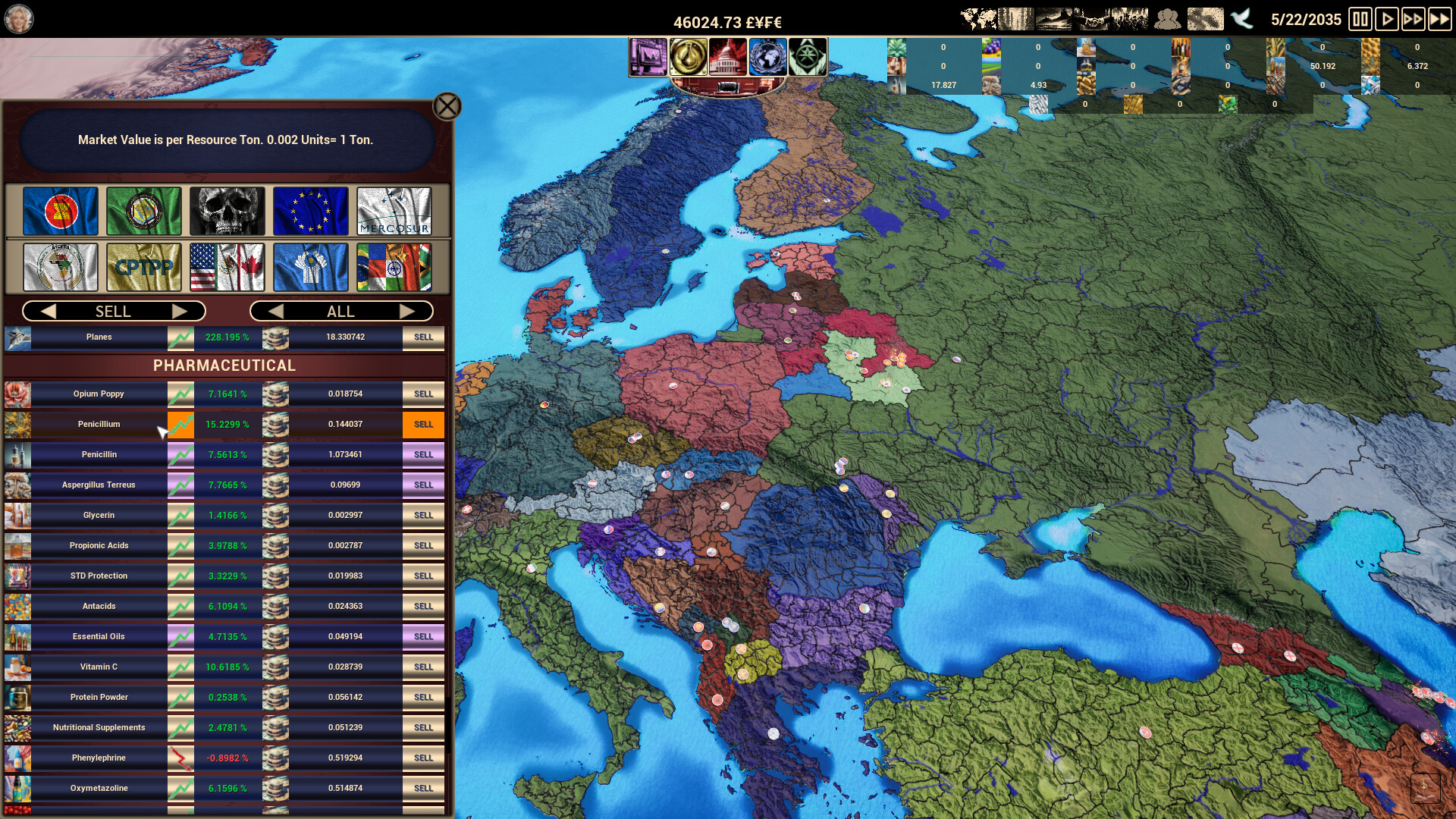Click the pause control next to the date
This screenshot has width=1456, height=819.
1360,19
